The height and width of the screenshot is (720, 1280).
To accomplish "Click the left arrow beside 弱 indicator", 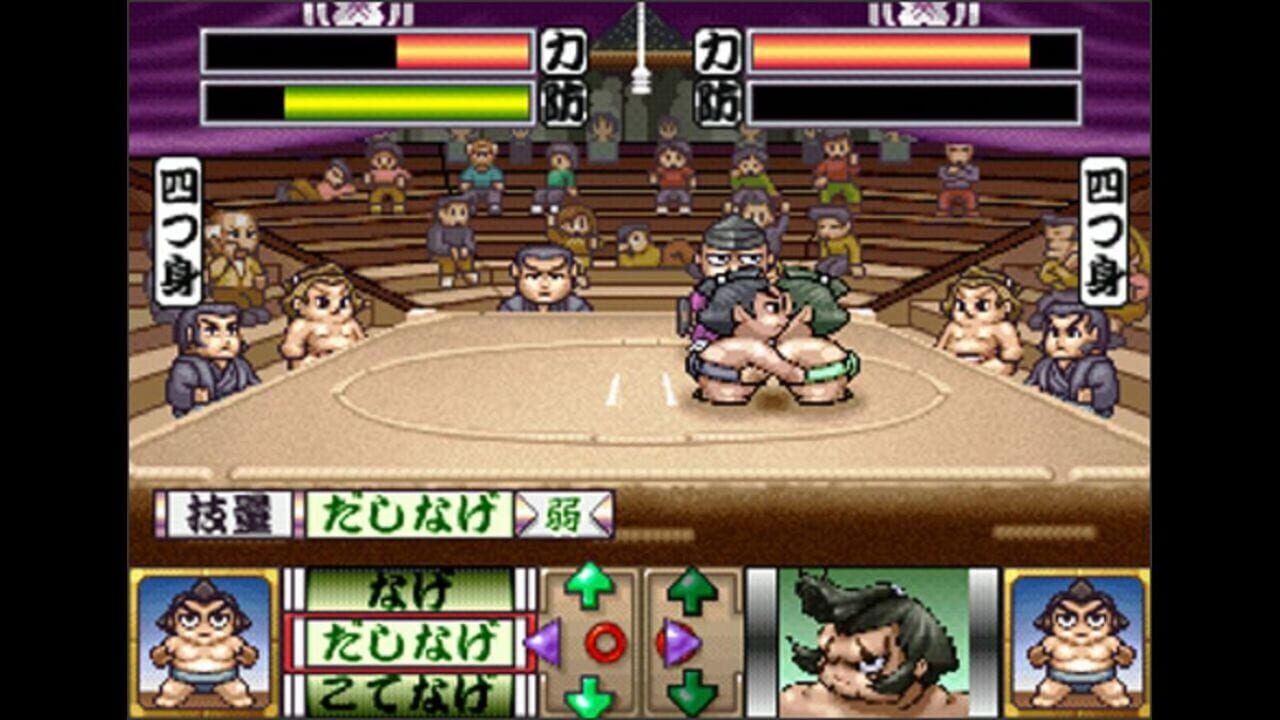I will tap(527, 512).
